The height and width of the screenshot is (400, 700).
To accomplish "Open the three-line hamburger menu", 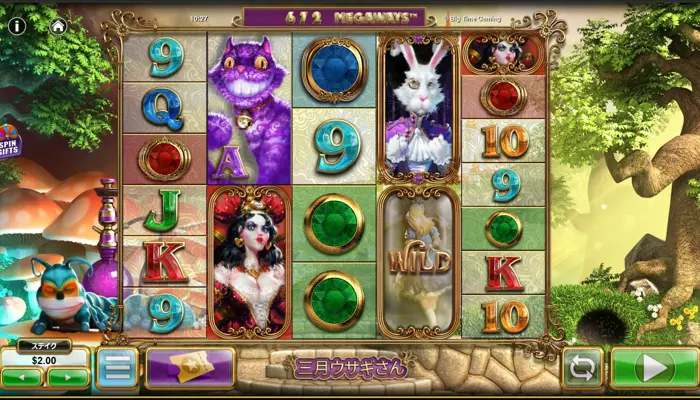I will [117, 368].
